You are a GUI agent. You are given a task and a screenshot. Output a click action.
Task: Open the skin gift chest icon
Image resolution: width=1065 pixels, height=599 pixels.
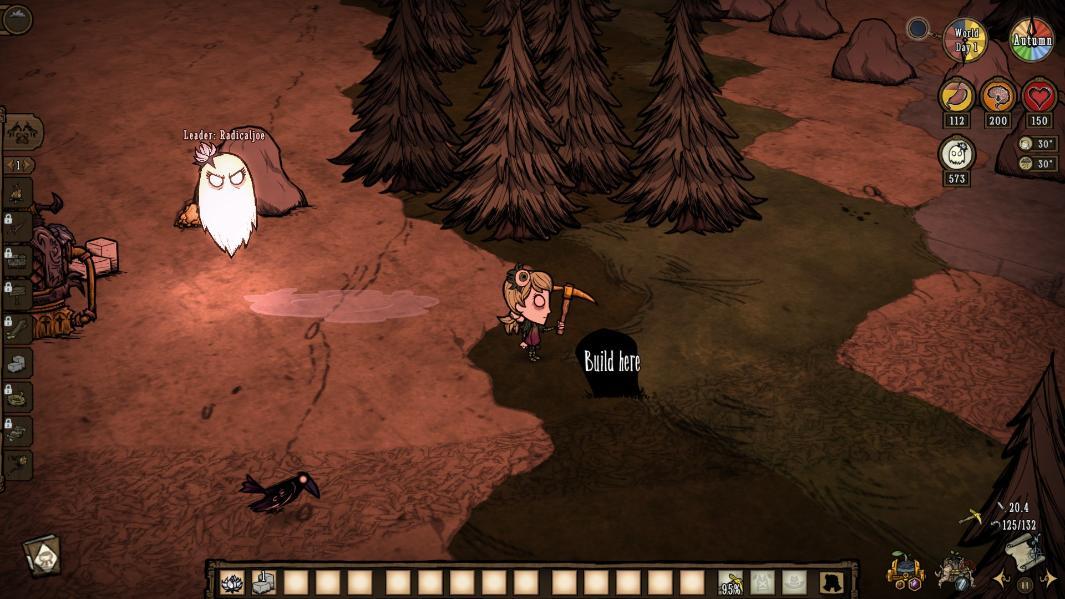coord(904,571)
